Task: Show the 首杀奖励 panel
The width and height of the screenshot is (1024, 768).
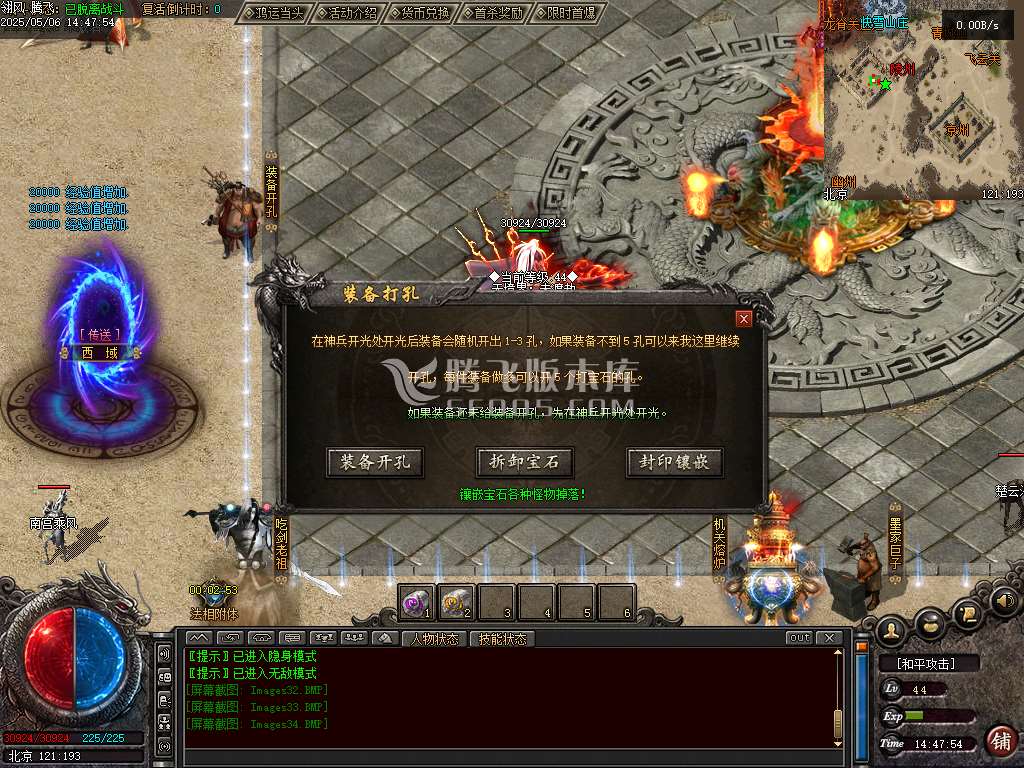Action: click(x=494, y=13)
